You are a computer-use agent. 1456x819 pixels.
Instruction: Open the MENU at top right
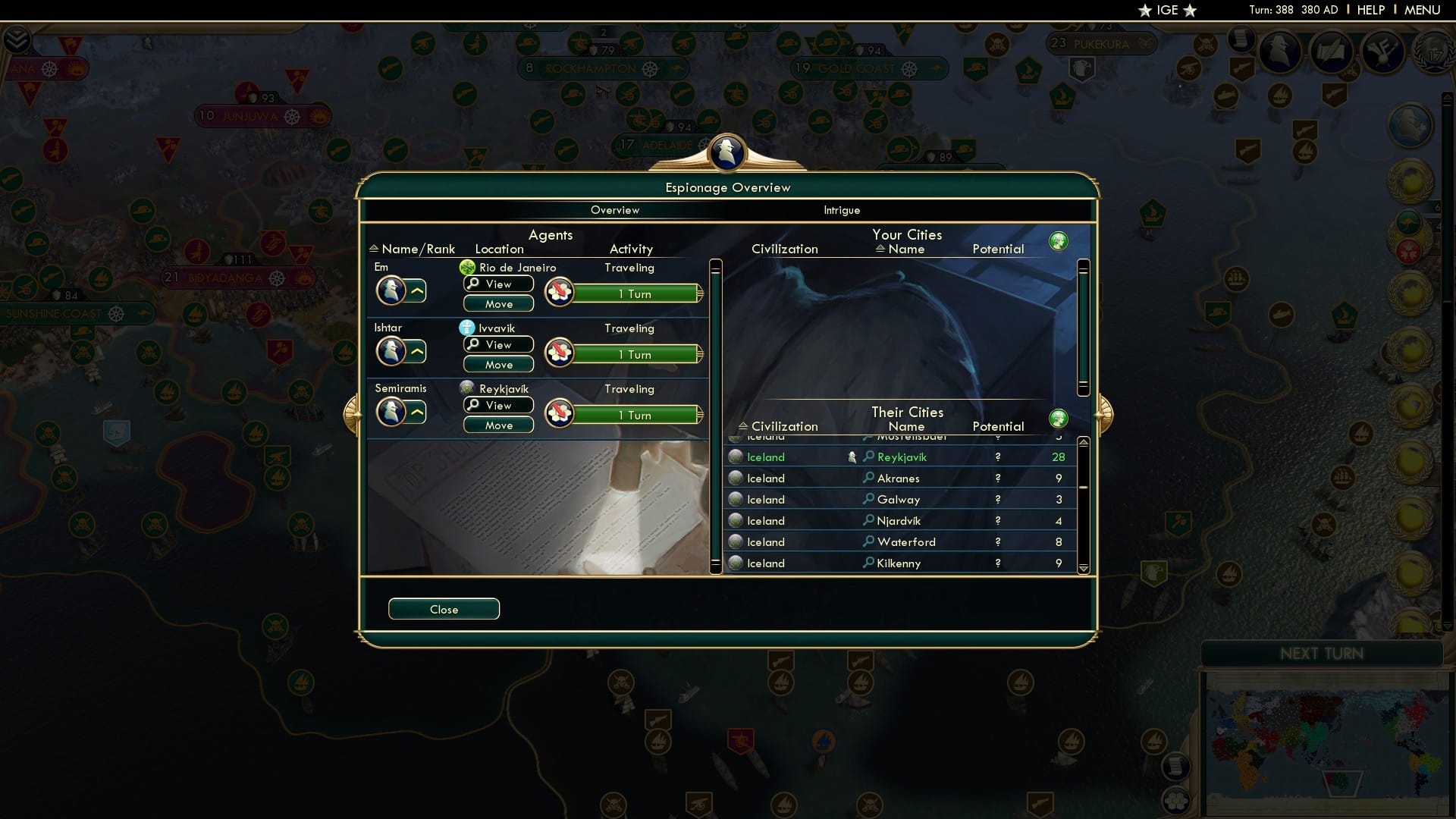(1422, 10)
